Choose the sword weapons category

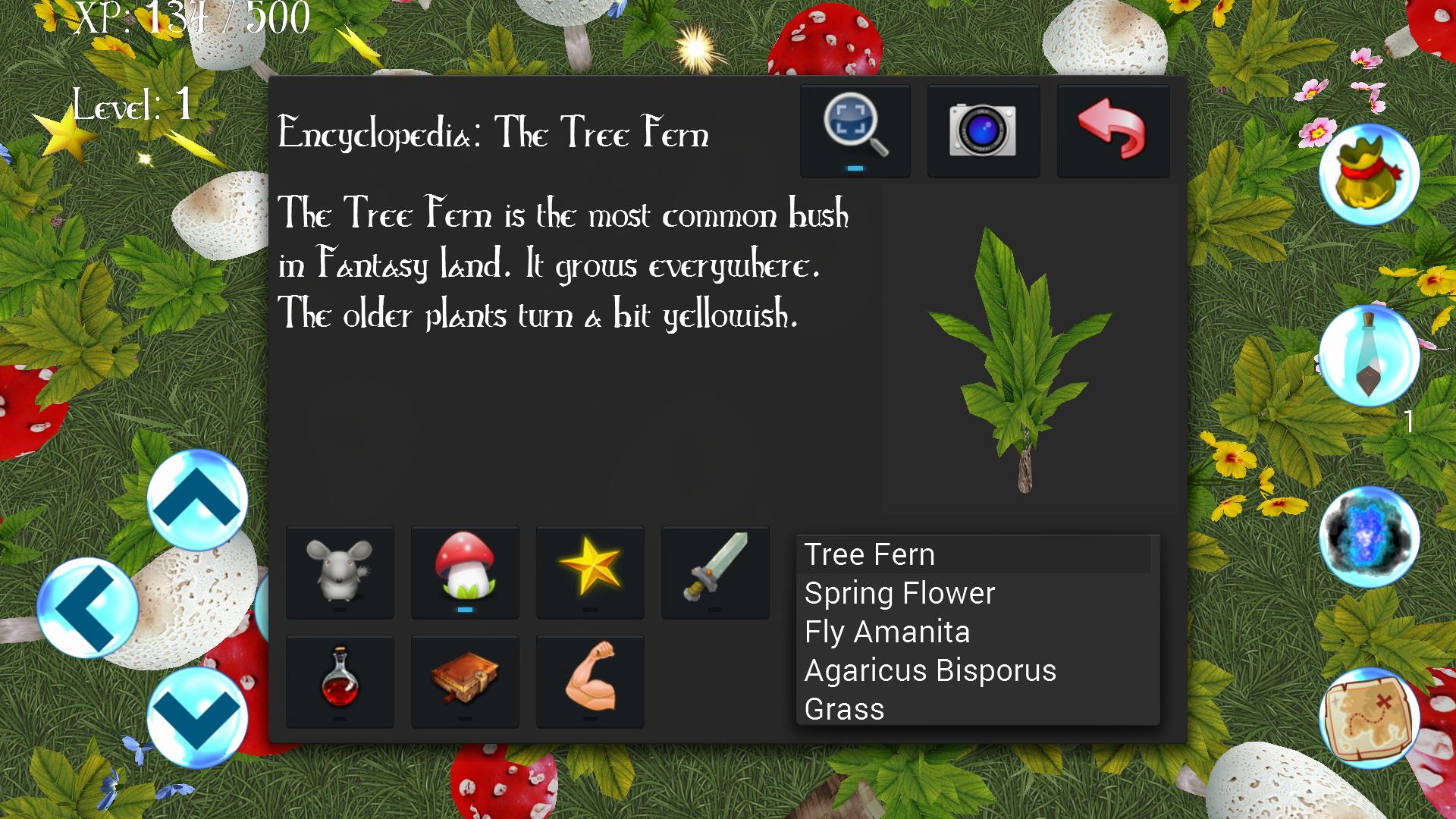tap(715, 572)
